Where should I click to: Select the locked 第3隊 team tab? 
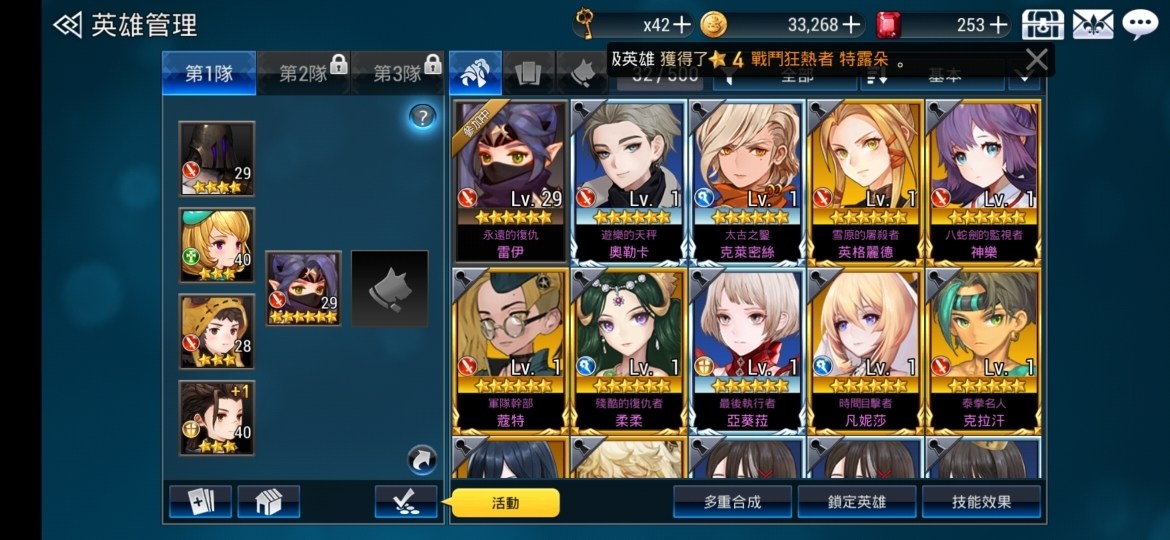[x=398, y=73]
